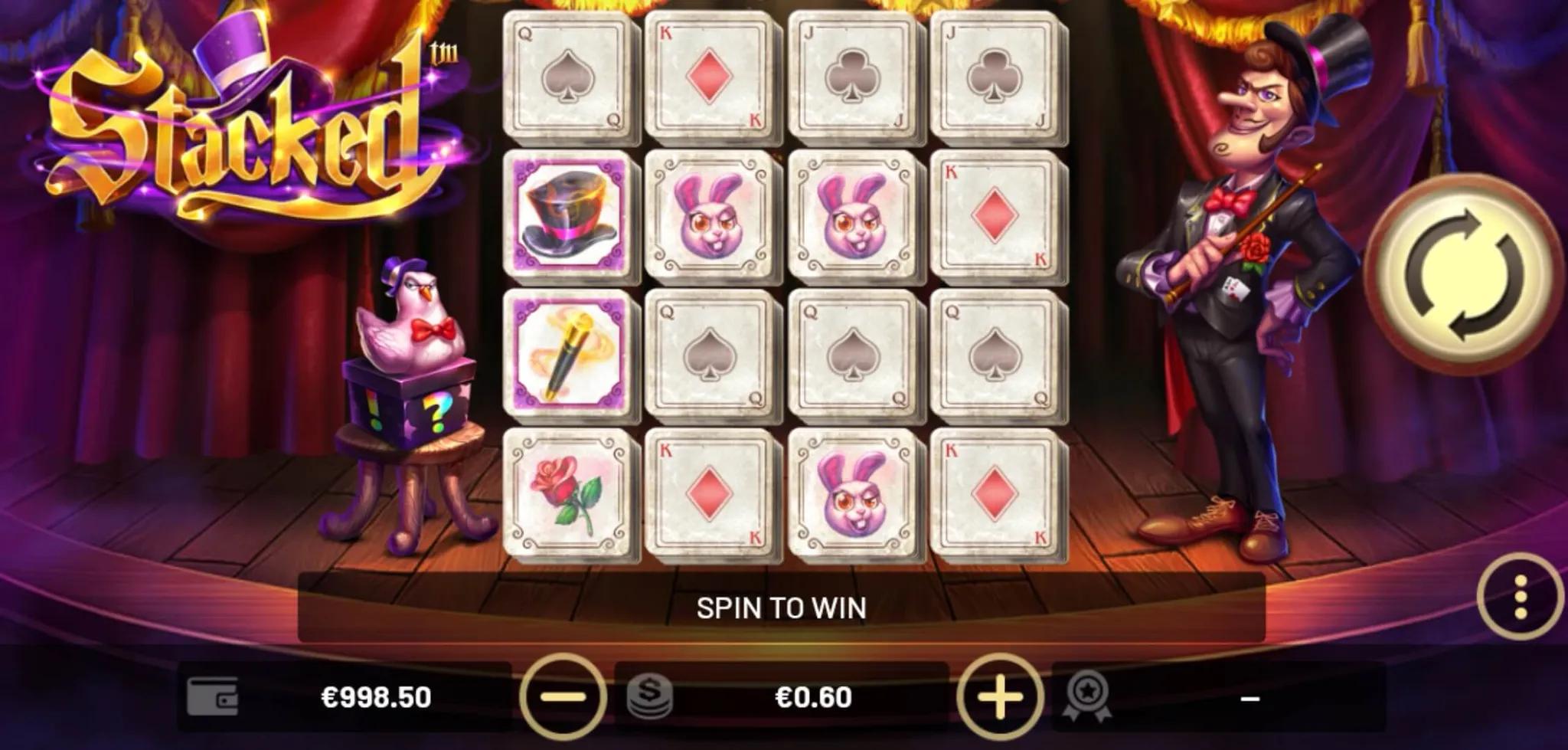Image resolution: width=1568 pixels, height=750 pixels.
Task: Click the Queen of Spades card top-left
Action: click(570, 77)
